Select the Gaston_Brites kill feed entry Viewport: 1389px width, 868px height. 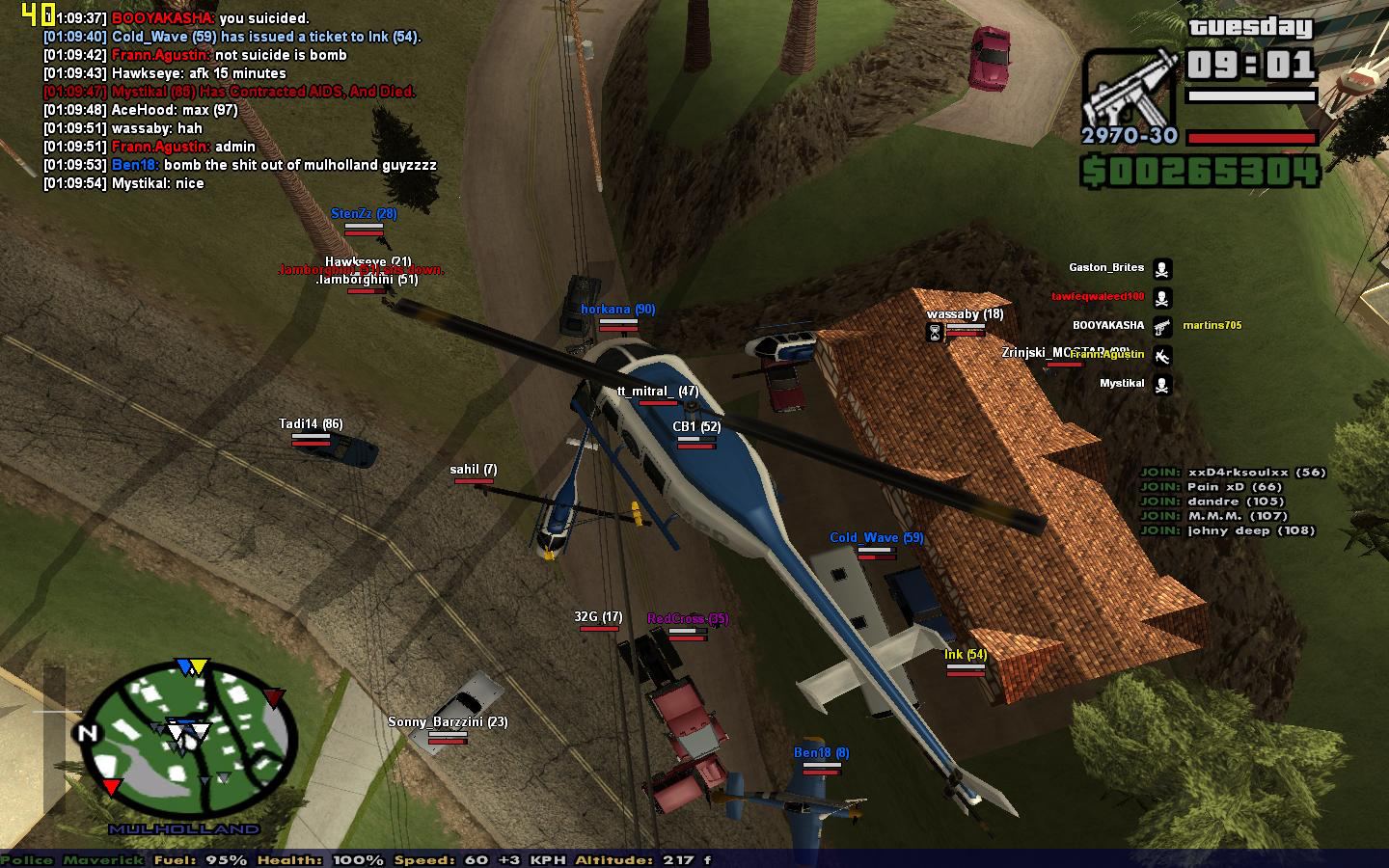point(1106,268)
